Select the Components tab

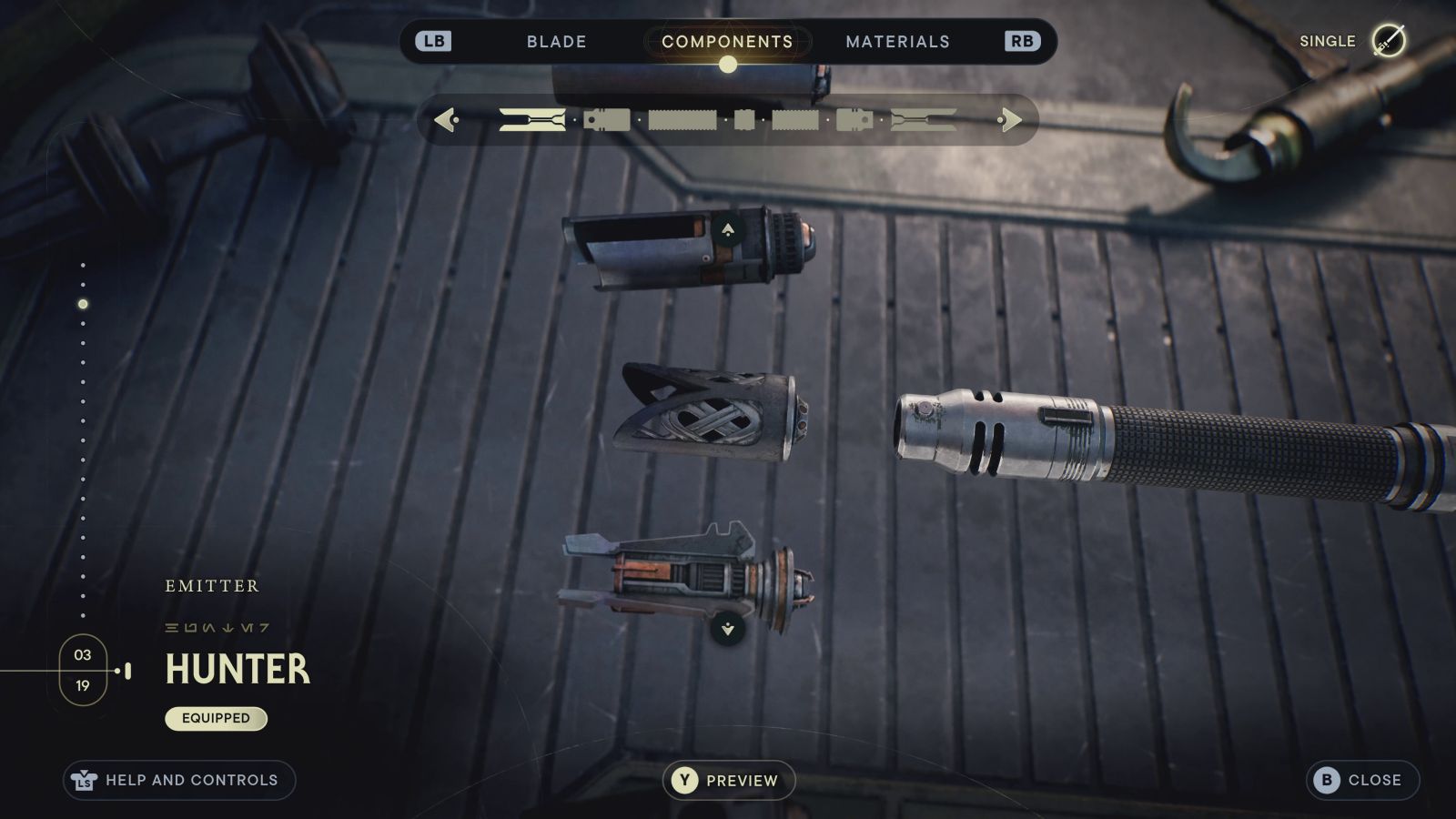[x=727, y=42]
